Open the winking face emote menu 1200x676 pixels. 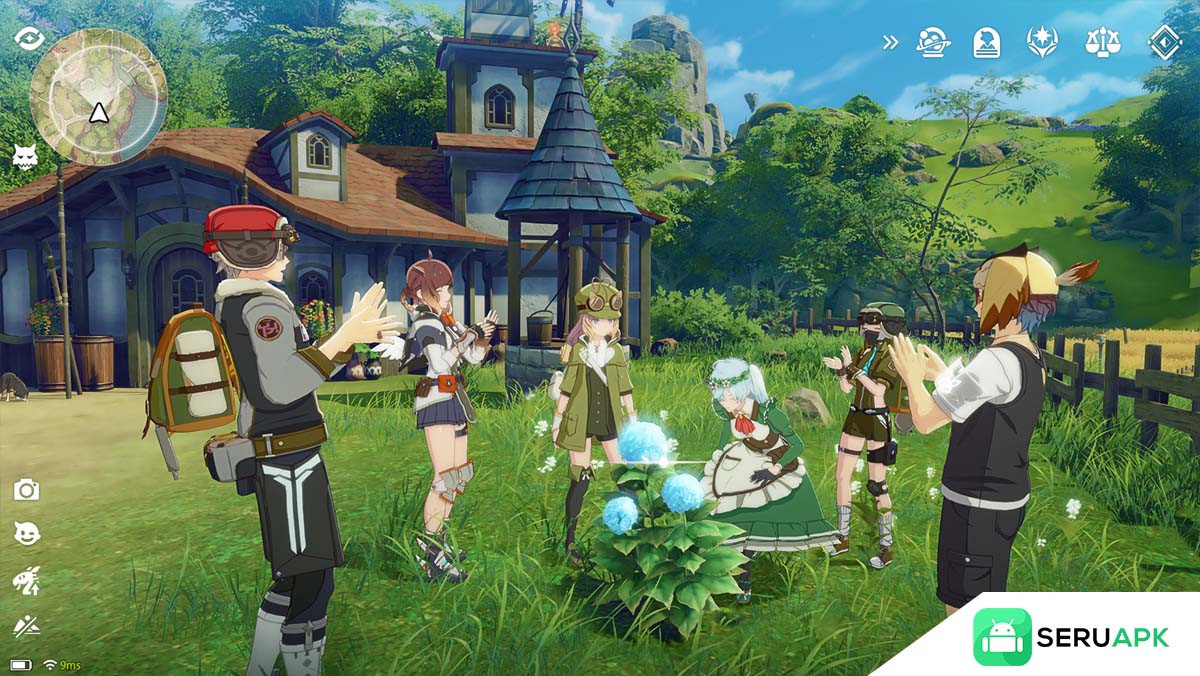point(26,534)
